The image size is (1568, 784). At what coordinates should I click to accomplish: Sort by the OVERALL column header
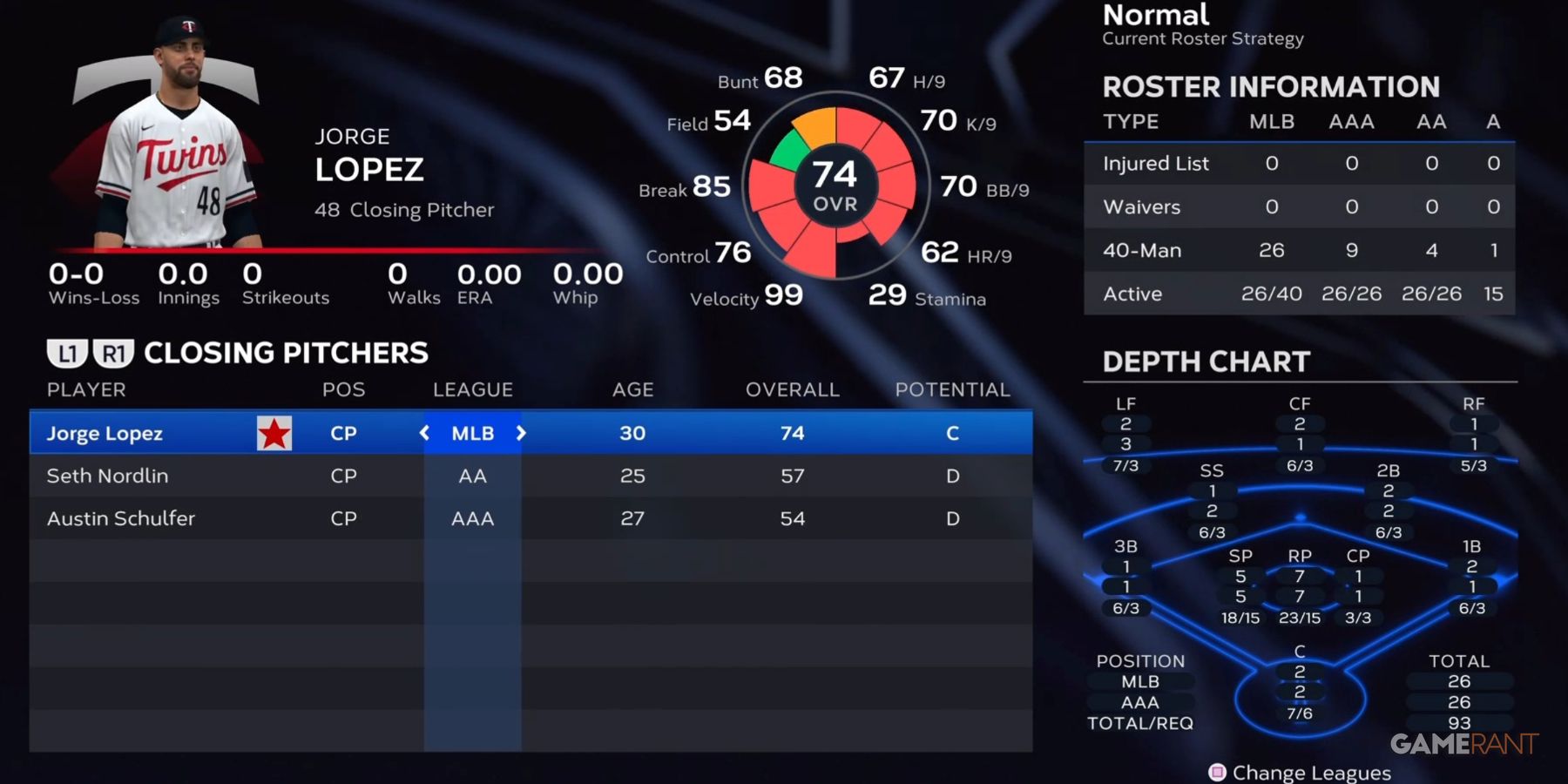click(792, 389)
